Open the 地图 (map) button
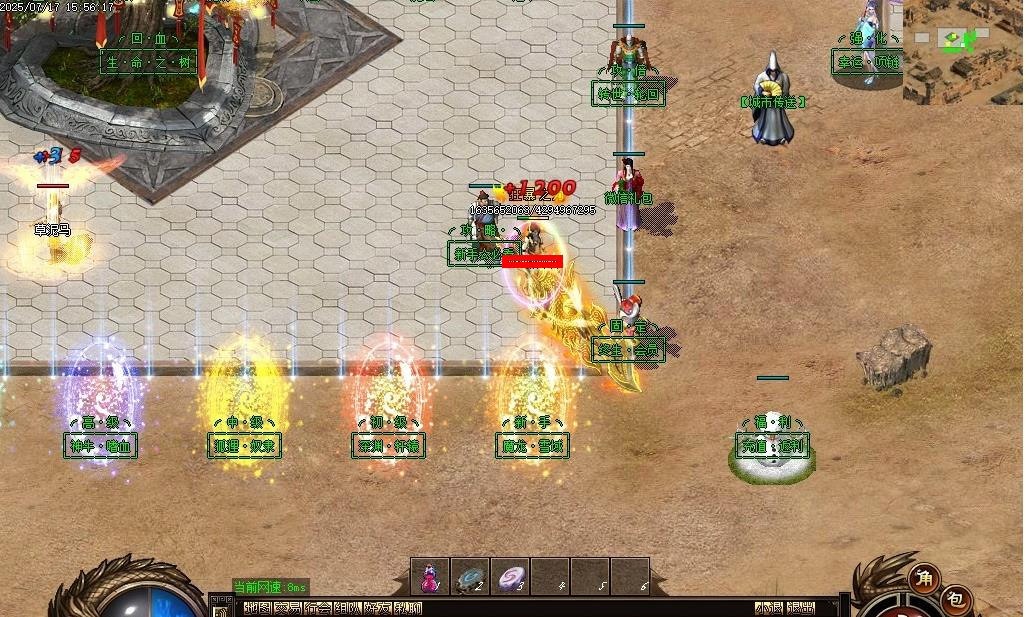 (x=257, y=608)
